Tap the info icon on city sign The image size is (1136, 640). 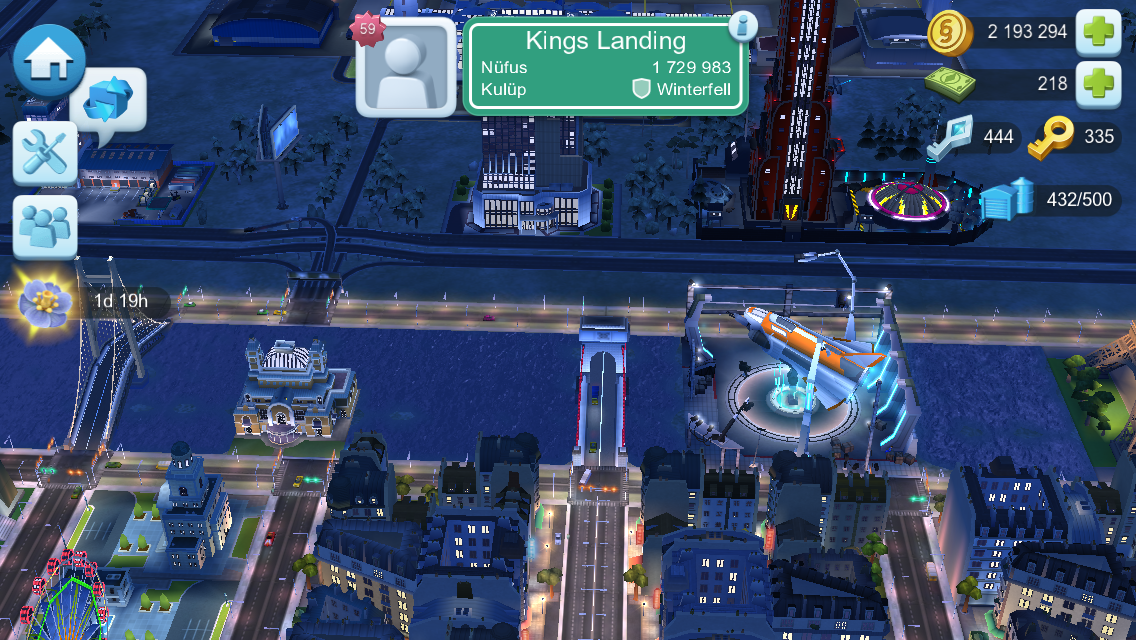741,26
